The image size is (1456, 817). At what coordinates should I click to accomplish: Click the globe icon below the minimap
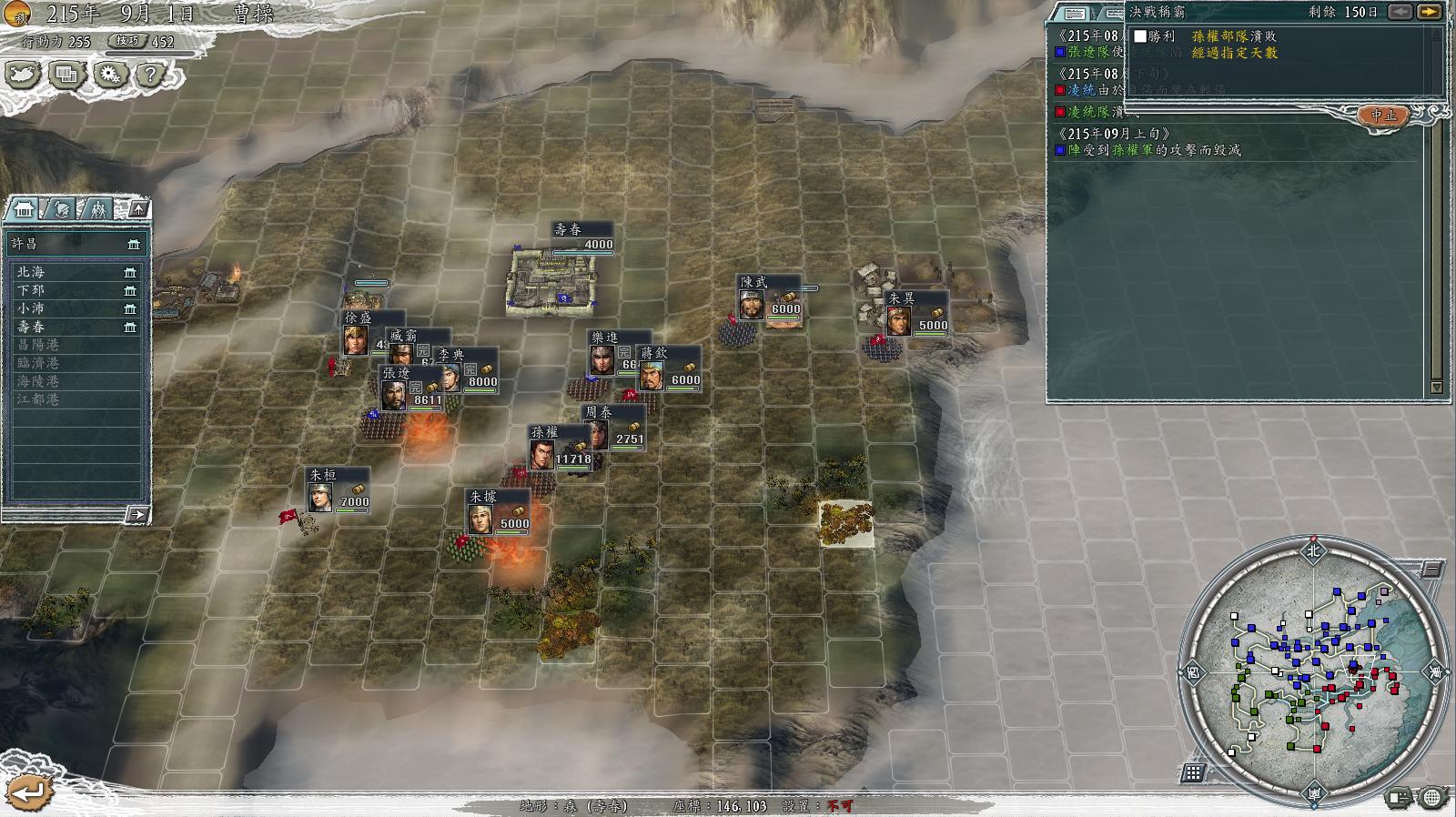click(1431, 799)
